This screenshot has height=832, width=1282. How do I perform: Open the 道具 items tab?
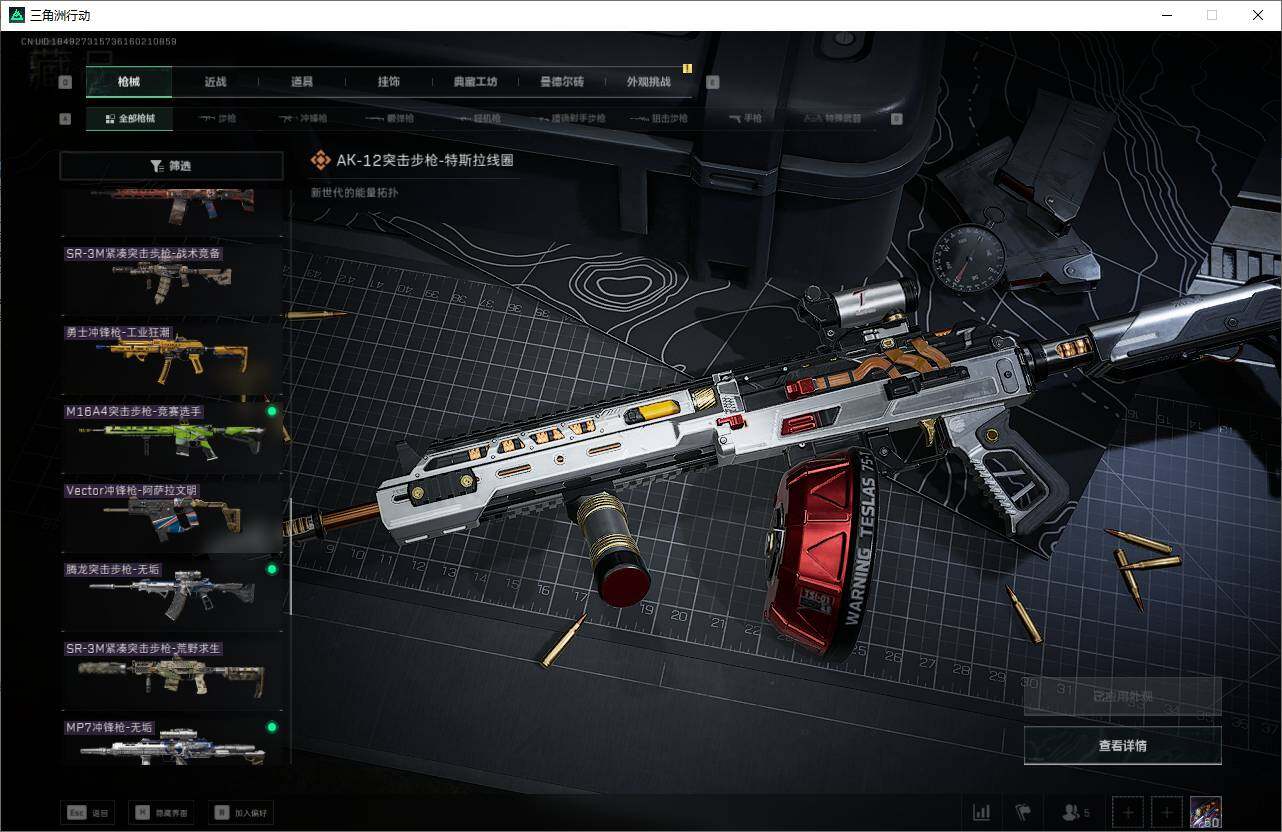coord(302,82)
